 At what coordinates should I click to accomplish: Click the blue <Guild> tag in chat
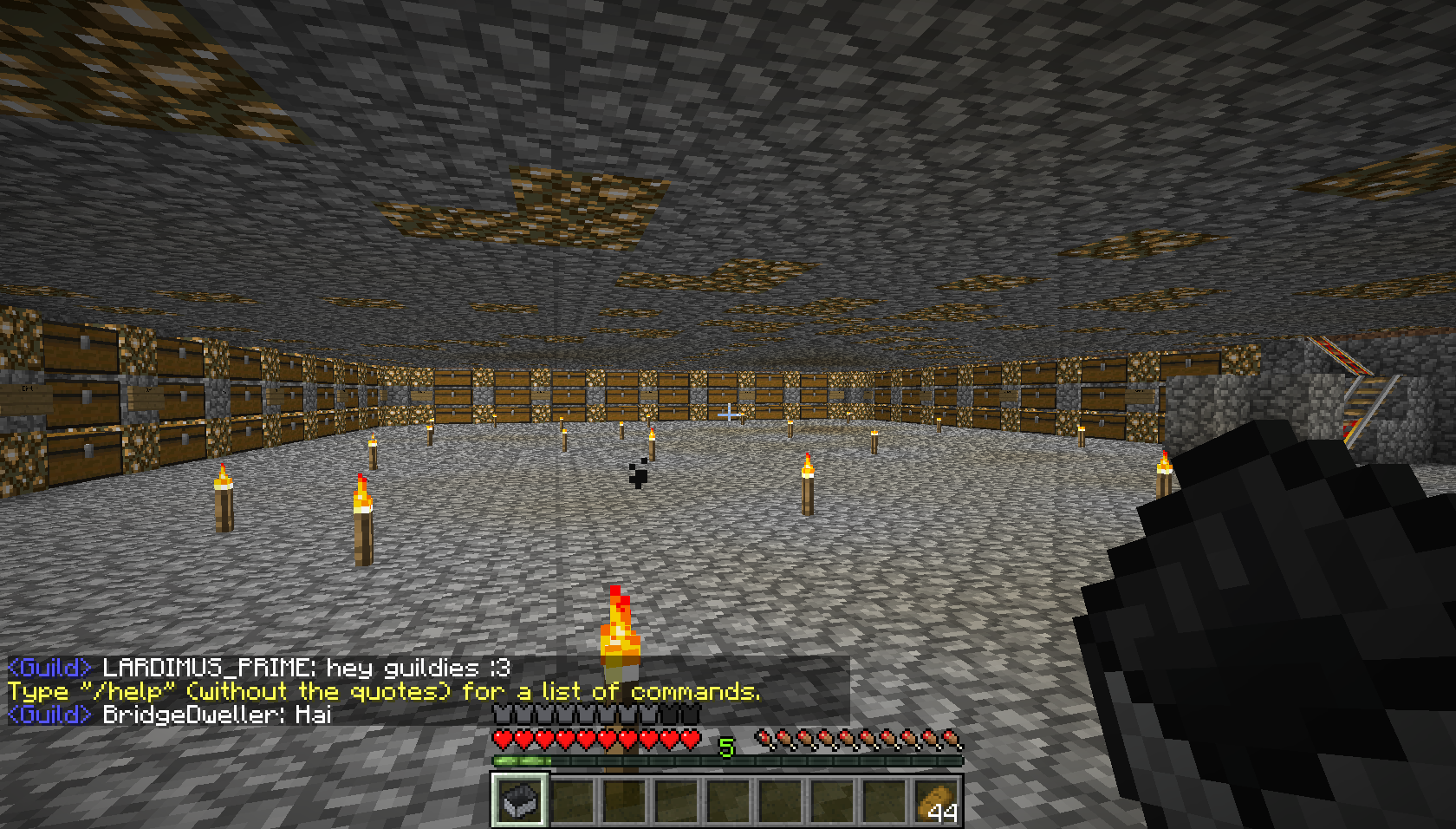tap(48, 669)
